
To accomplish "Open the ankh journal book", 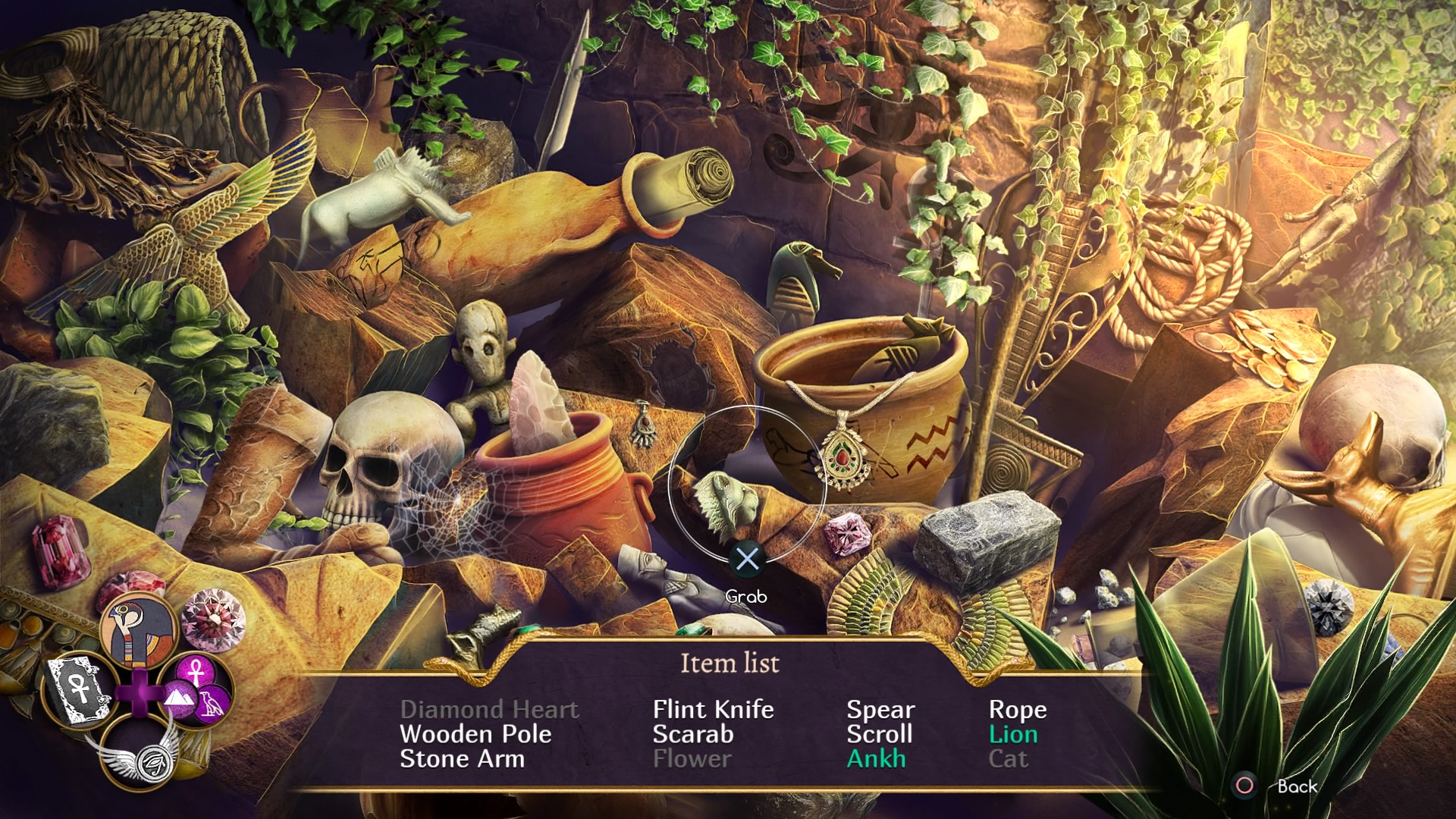I will [x=78, y=689].
